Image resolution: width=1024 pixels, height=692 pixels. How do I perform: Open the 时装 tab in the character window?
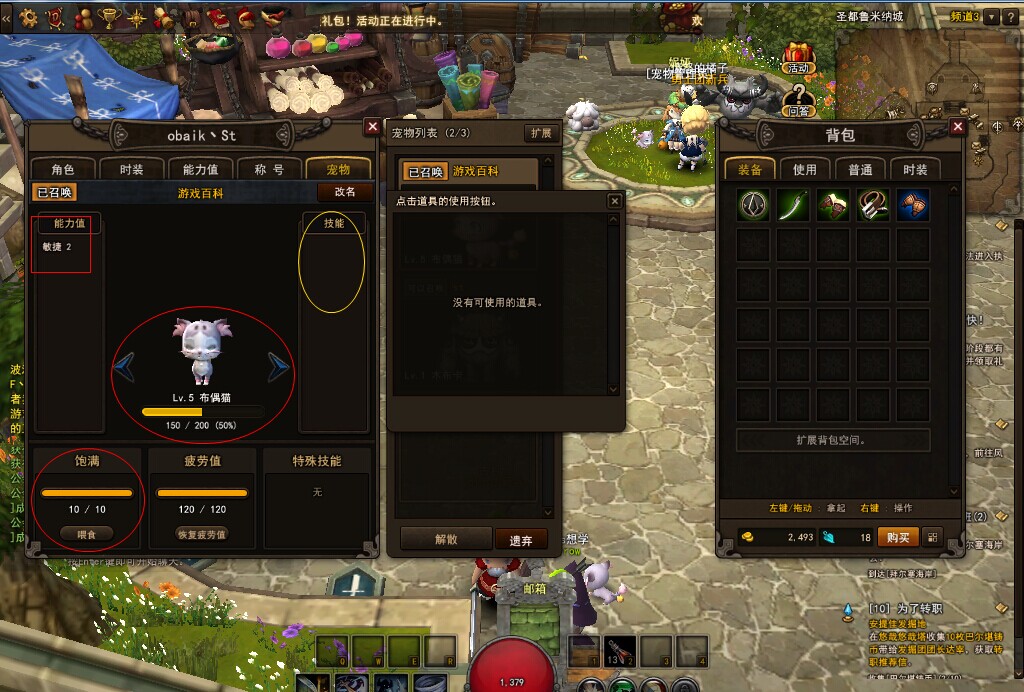click(131, 170)
